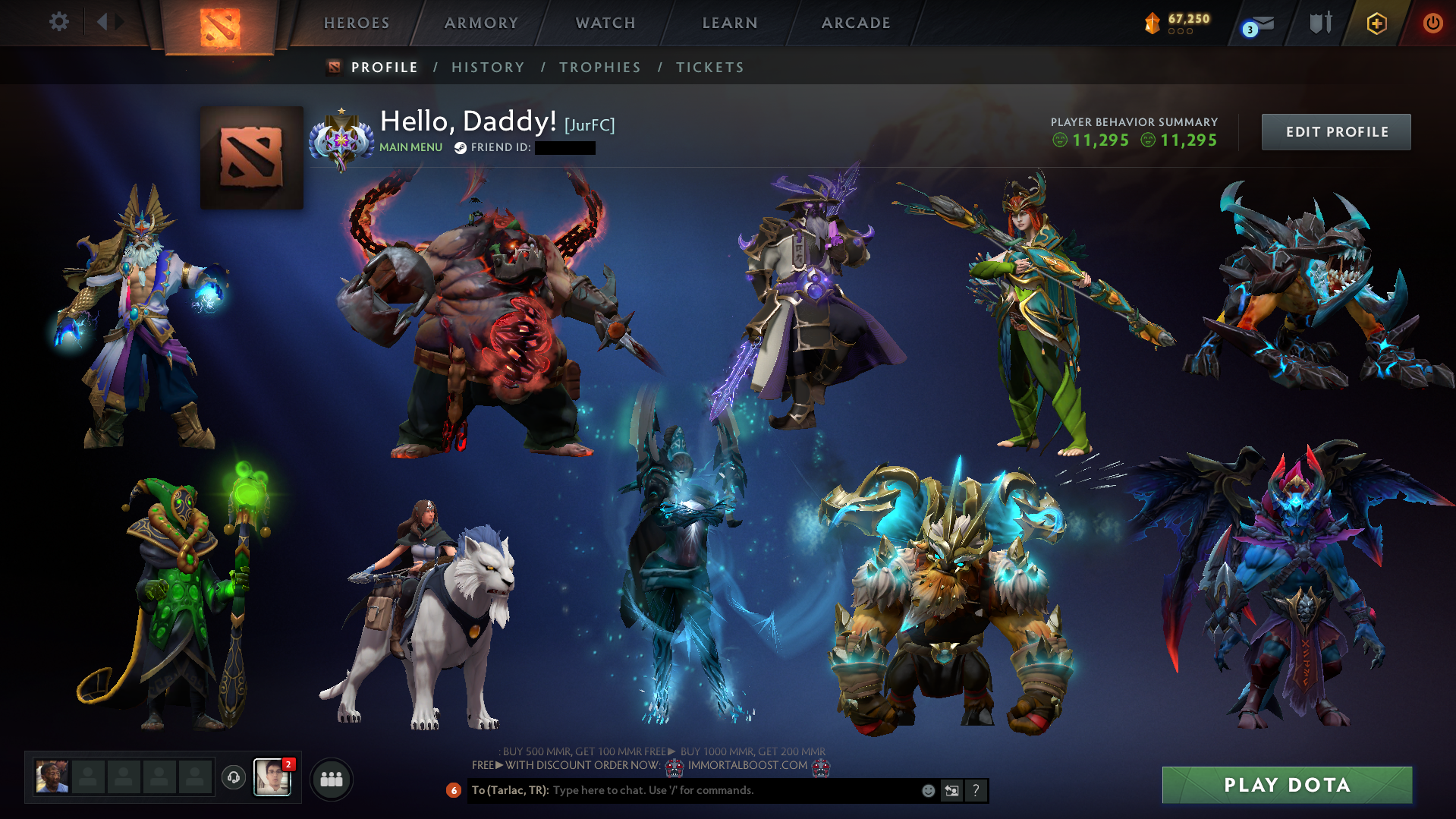Image resolution: width=1456 pixels, height=819 pixels.
Task: Click the chat help question mark
Action: pyautogui.click(x=976, y=790)
